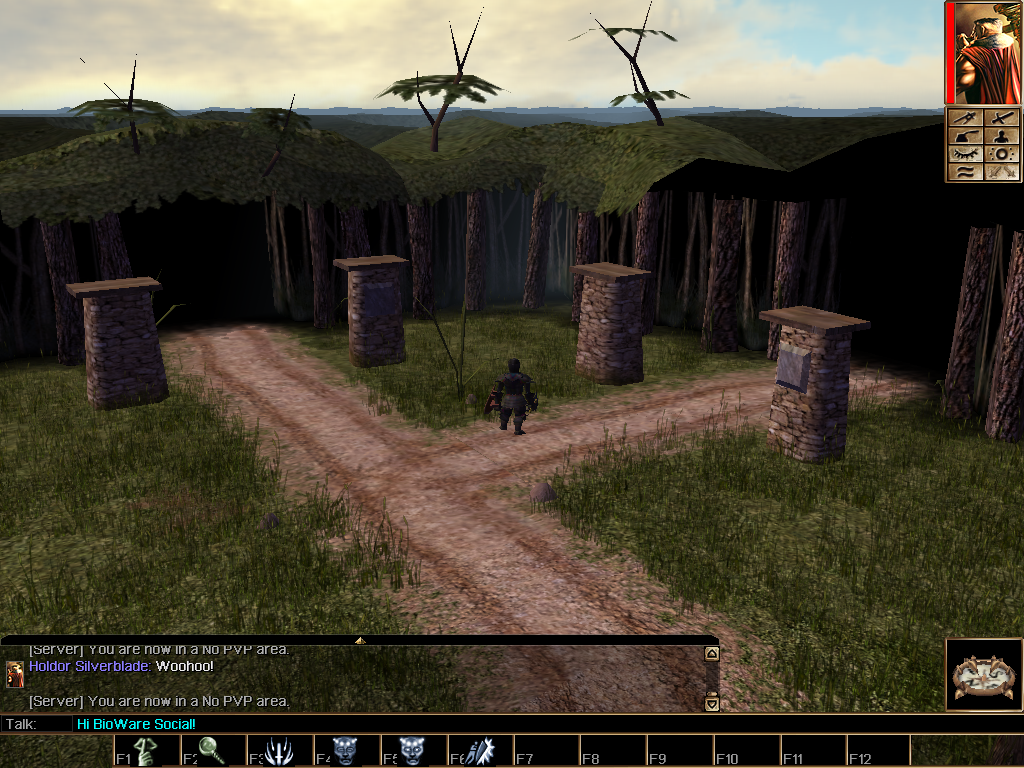Viewport: 1024px width, 768px height.
Task: Activate the F2 magnifying glass quickslot
Action: click(x=213, y=751)
